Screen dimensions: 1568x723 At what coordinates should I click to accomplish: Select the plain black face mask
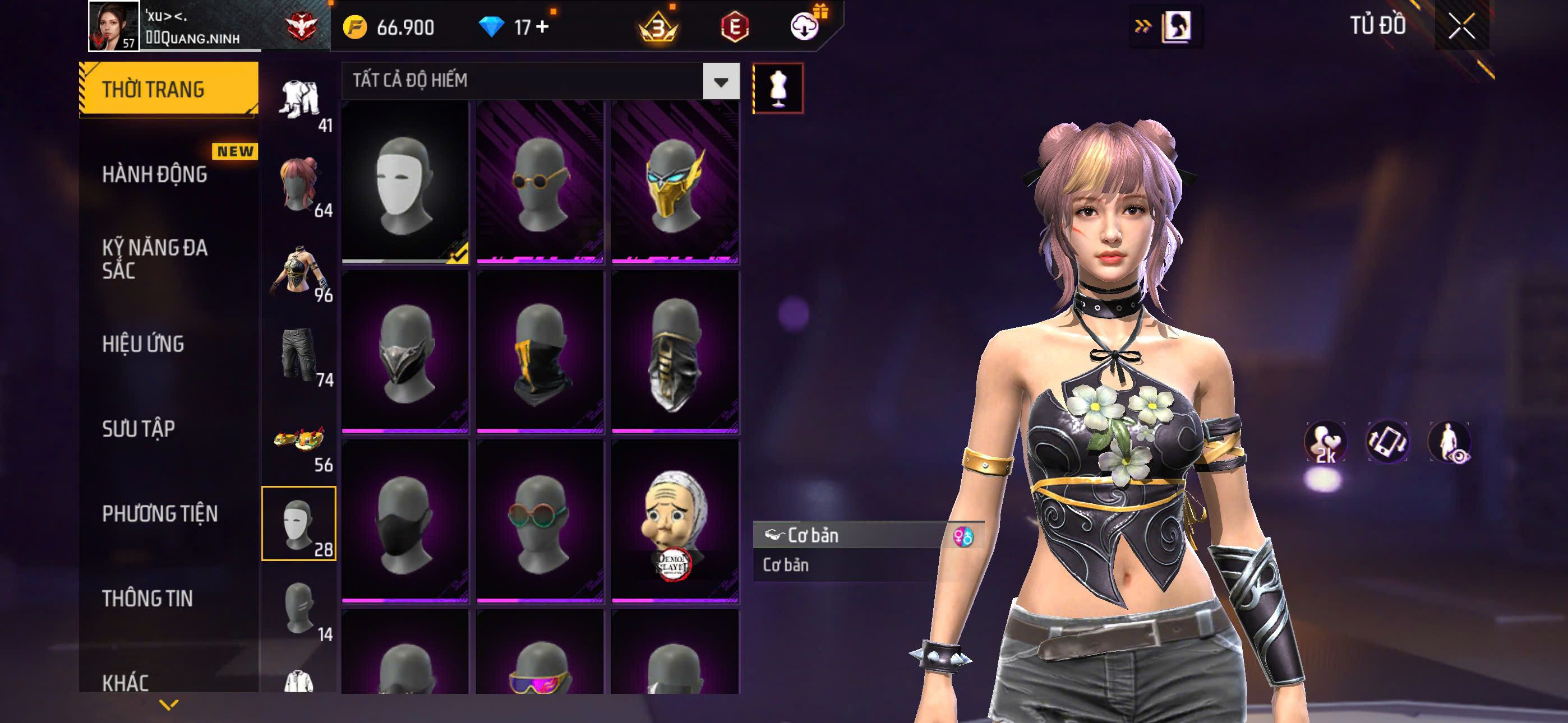pyautogui.click(x=405, y=522)
